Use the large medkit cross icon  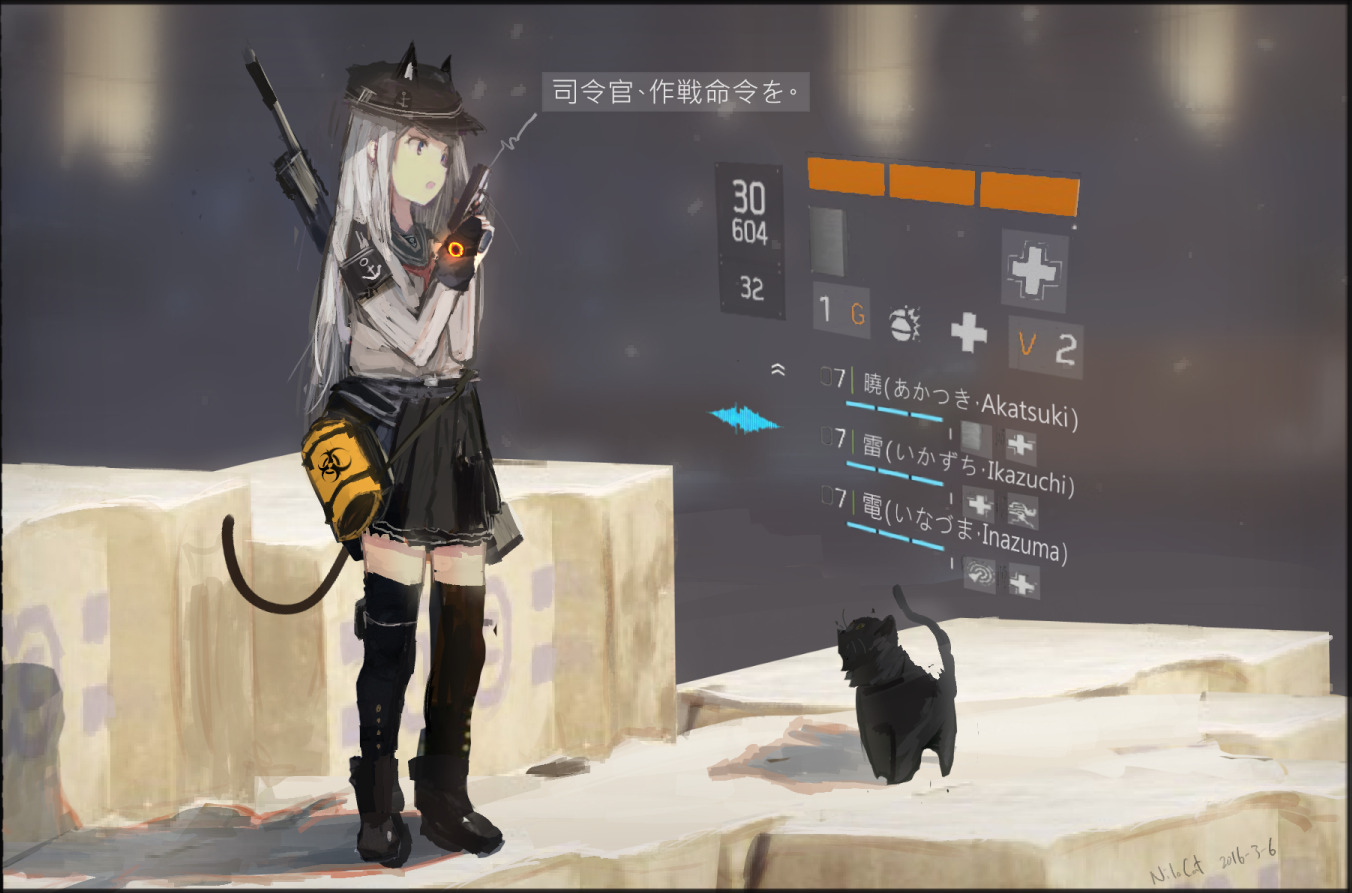coord(1034,270)
